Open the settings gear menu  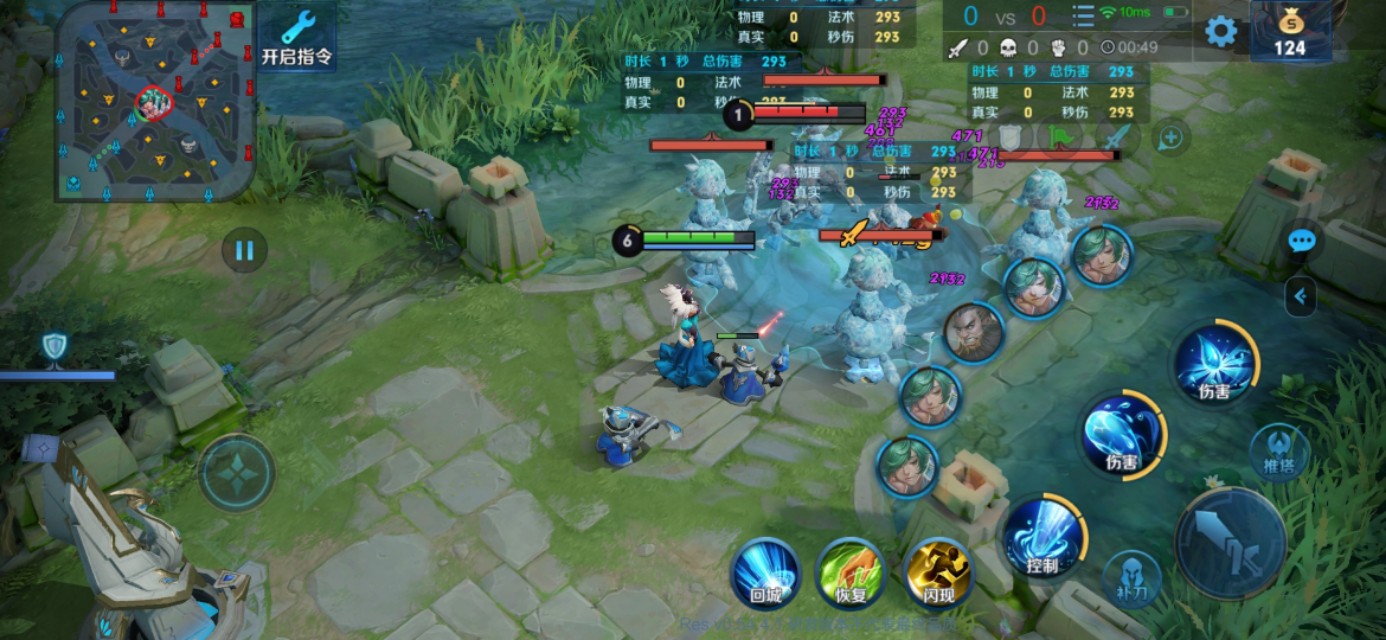(x=1220, y=31)
